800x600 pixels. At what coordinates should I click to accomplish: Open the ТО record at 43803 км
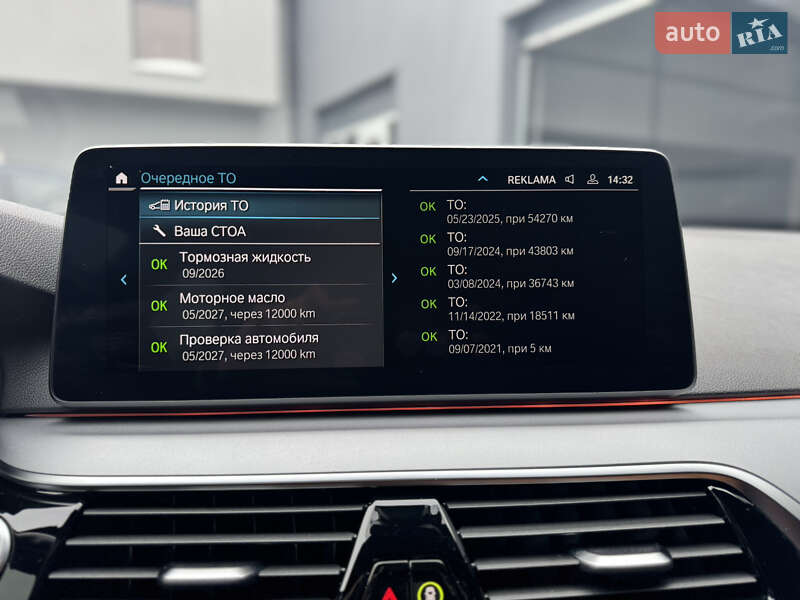click(x=510, y=244)
